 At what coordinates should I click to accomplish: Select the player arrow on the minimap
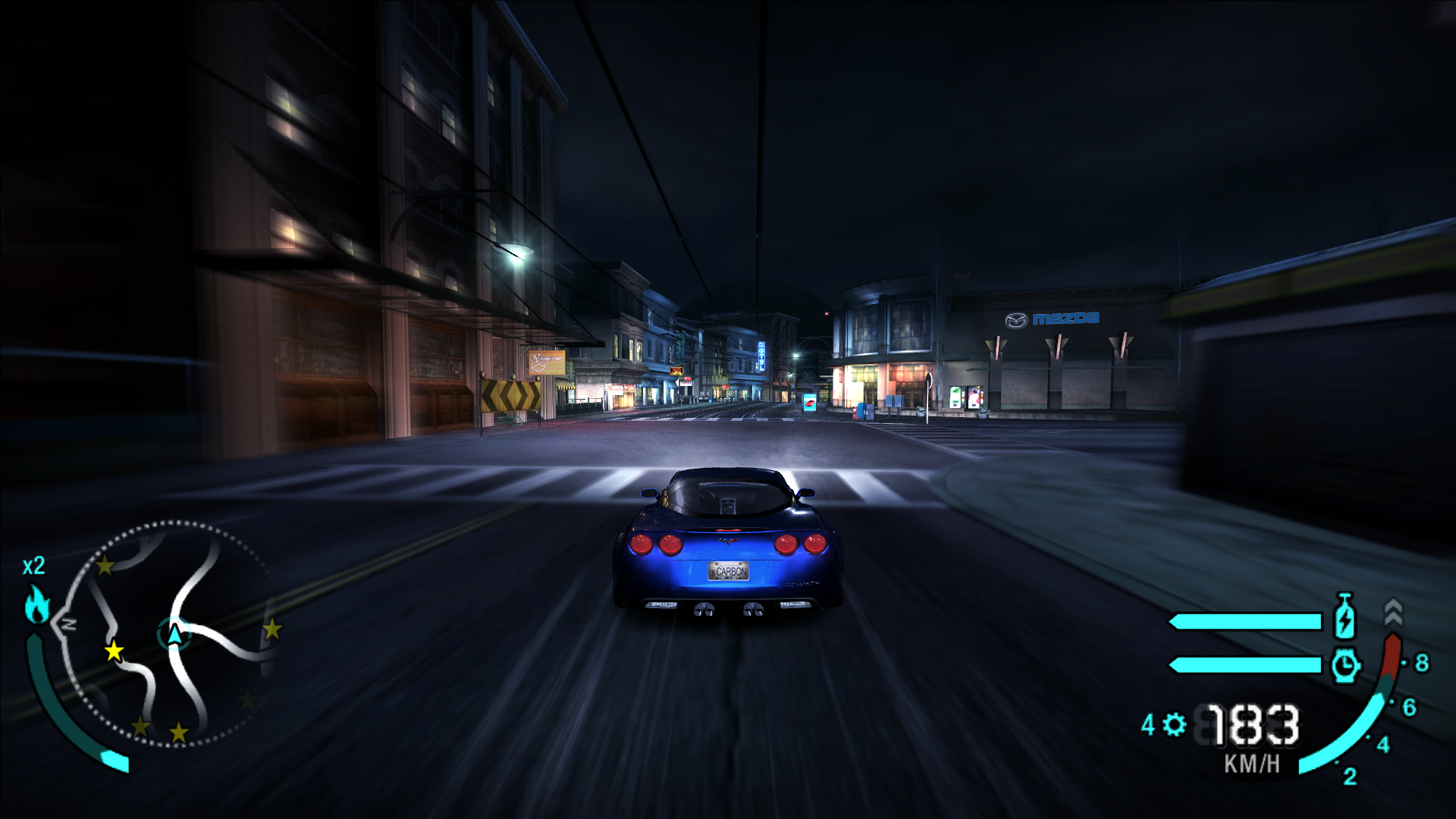174,633
